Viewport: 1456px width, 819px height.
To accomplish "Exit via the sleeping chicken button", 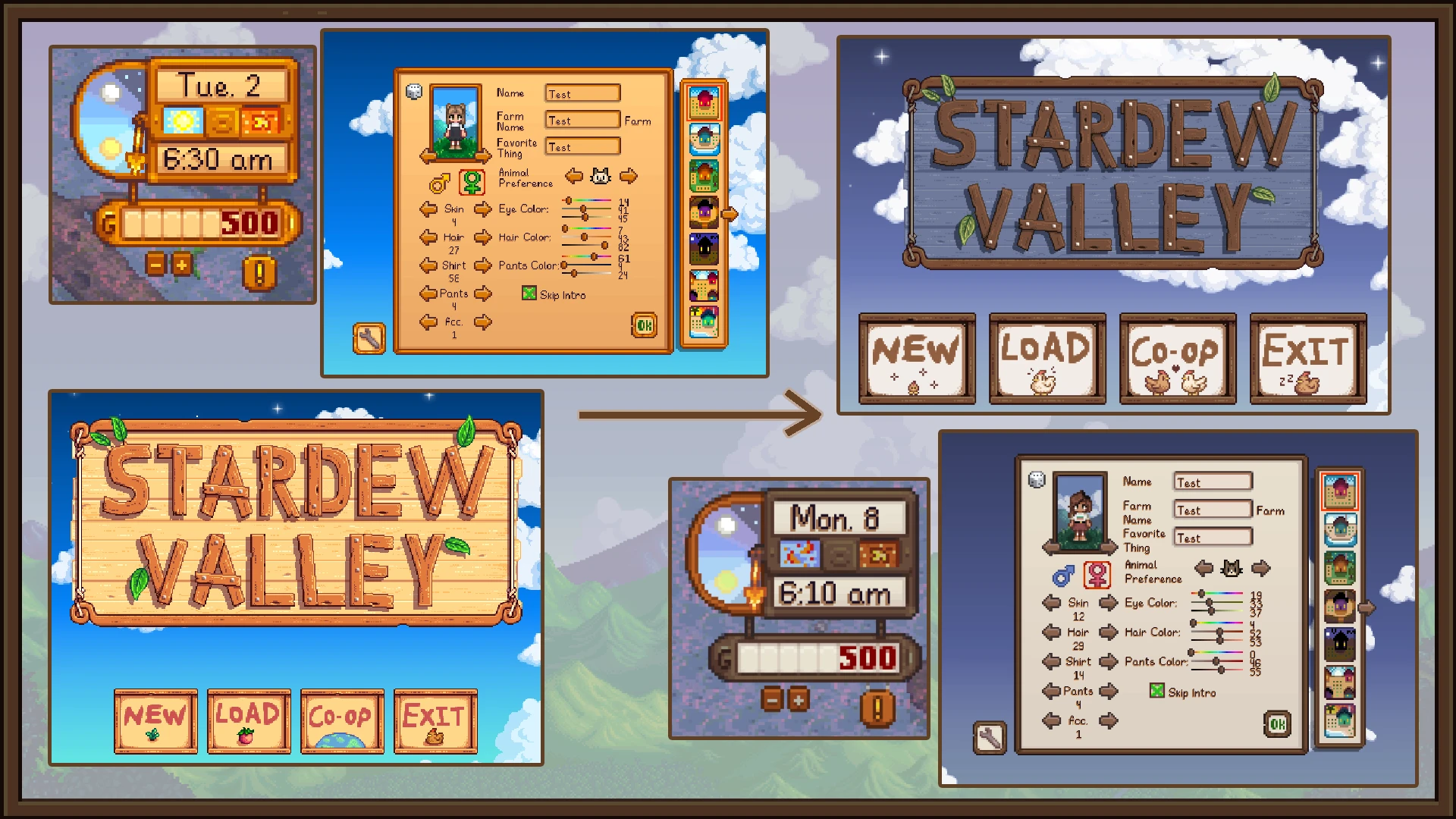I will [1308, 359].
